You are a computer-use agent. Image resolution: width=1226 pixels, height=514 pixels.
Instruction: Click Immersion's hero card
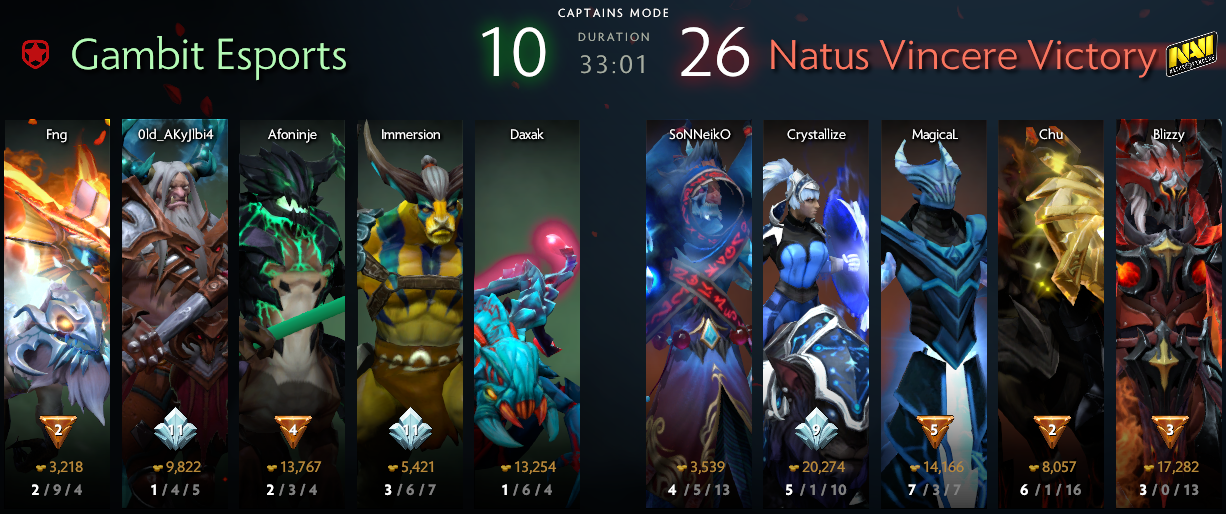[410, 300]
